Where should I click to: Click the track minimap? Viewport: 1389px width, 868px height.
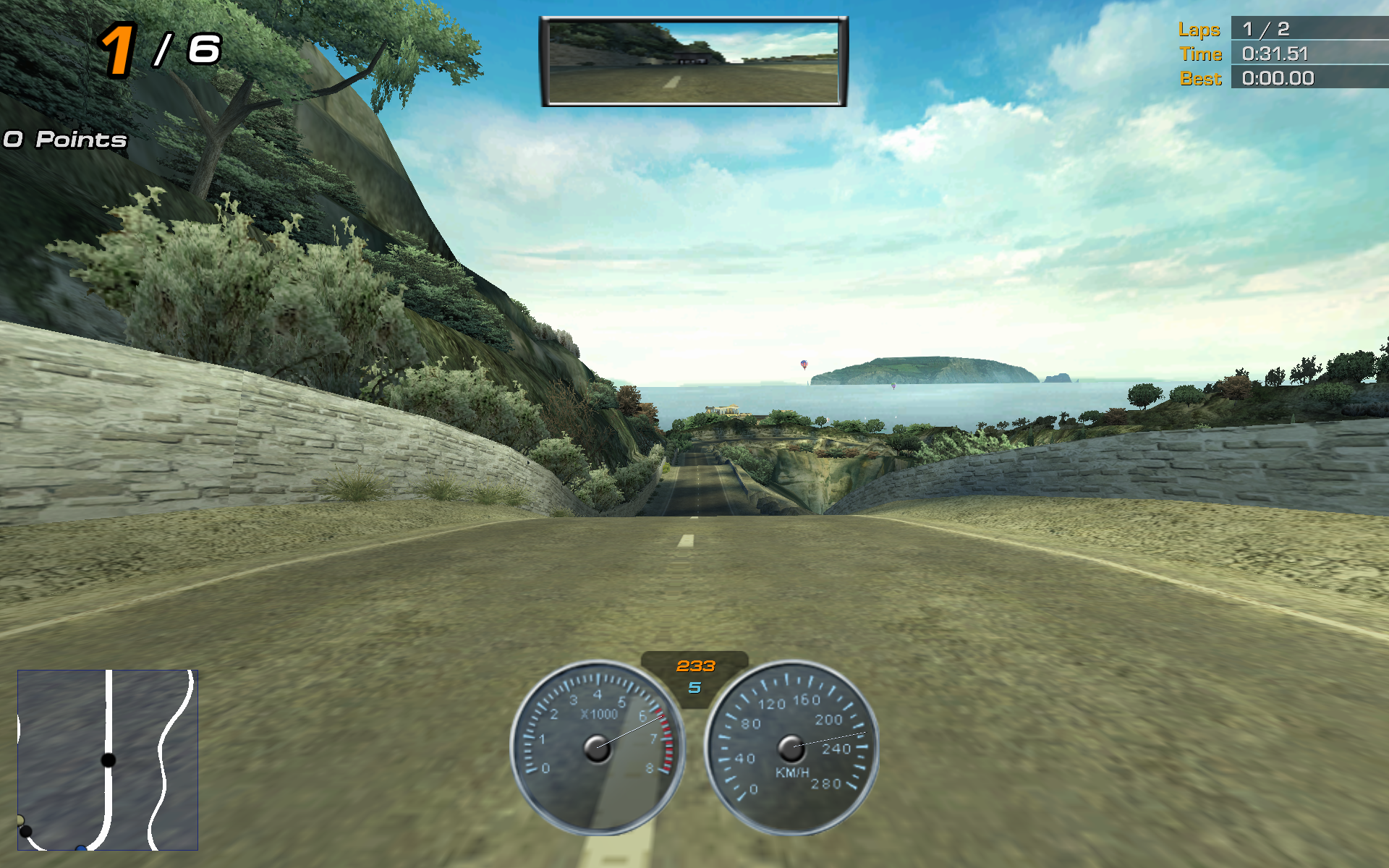(x=108, y=759)
